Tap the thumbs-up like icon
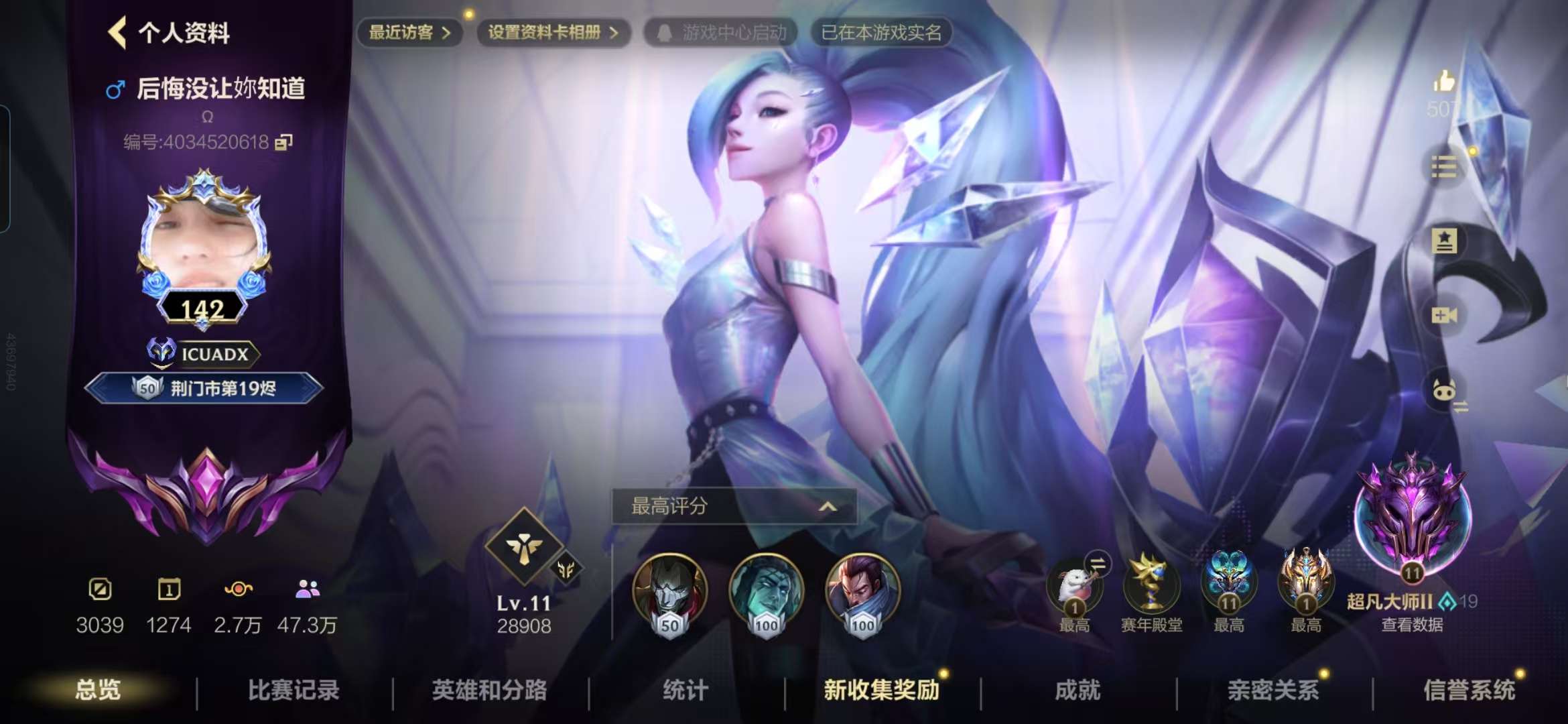1568x724 pixels. pos(1443,82)
